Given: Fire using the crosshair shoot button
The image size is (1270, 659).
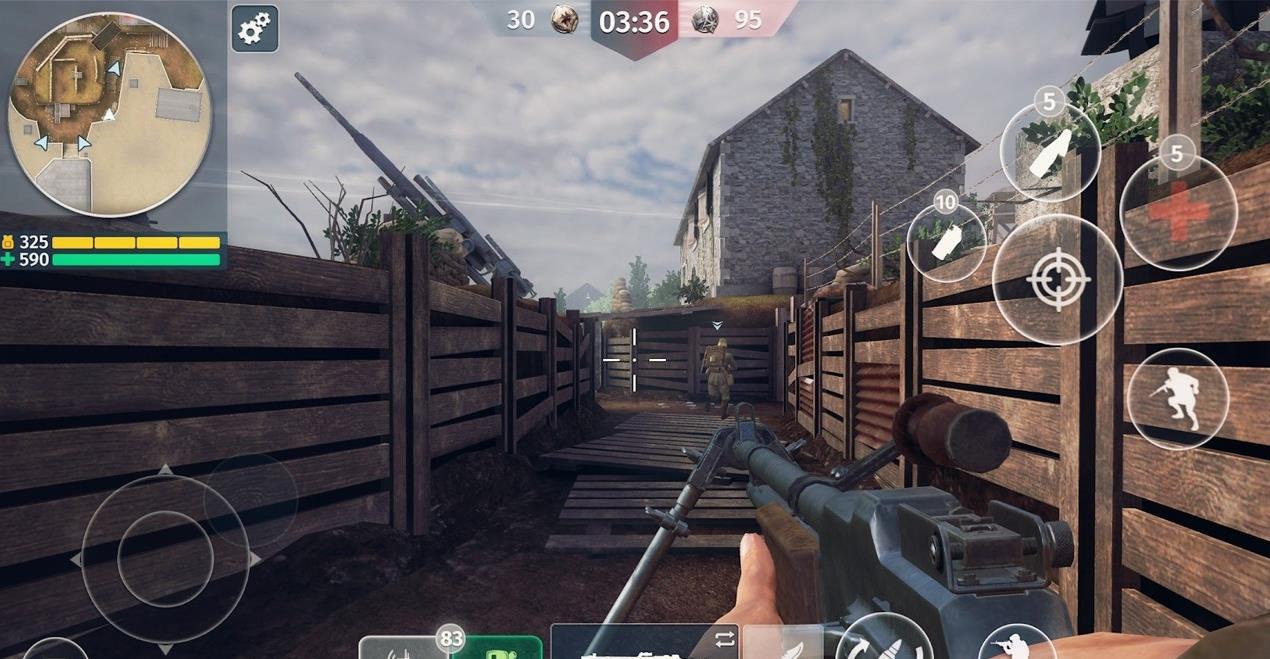Looking at the screenshot, I should [1057, 279].
